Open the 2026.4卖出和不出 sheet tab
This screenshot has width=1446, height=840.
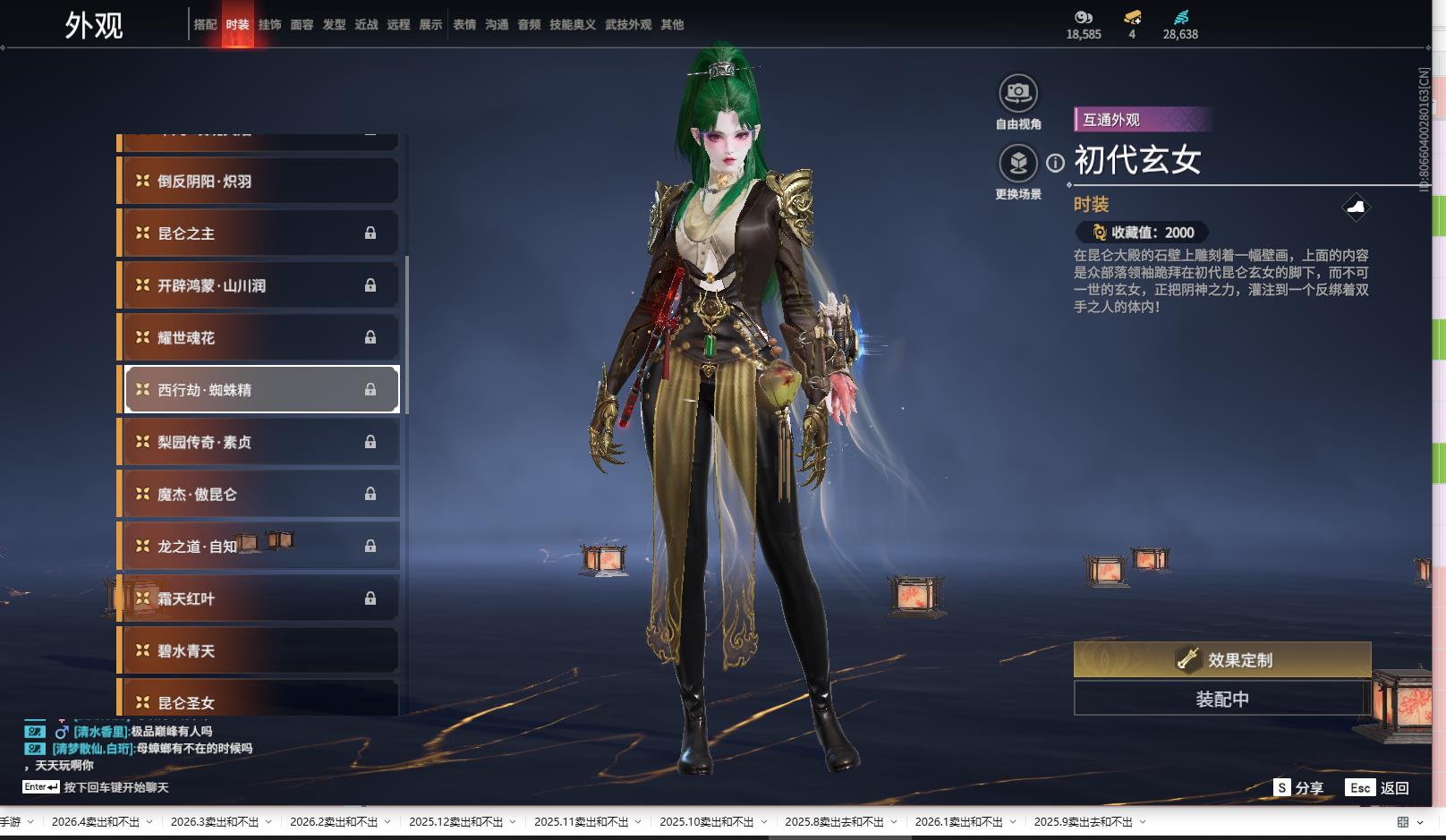(95, 822)
